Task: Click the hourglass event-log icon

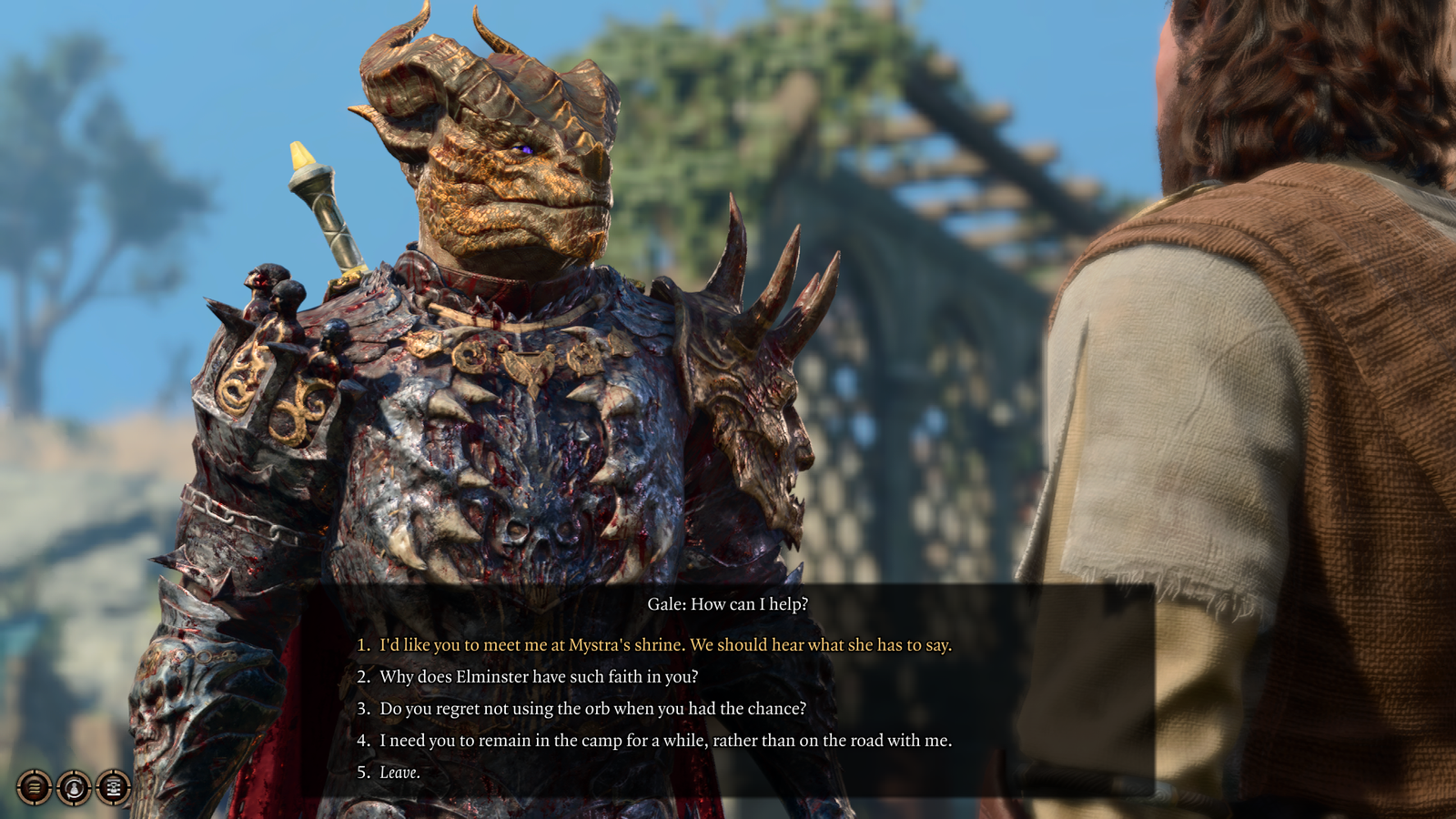Action: coord(112,788)
